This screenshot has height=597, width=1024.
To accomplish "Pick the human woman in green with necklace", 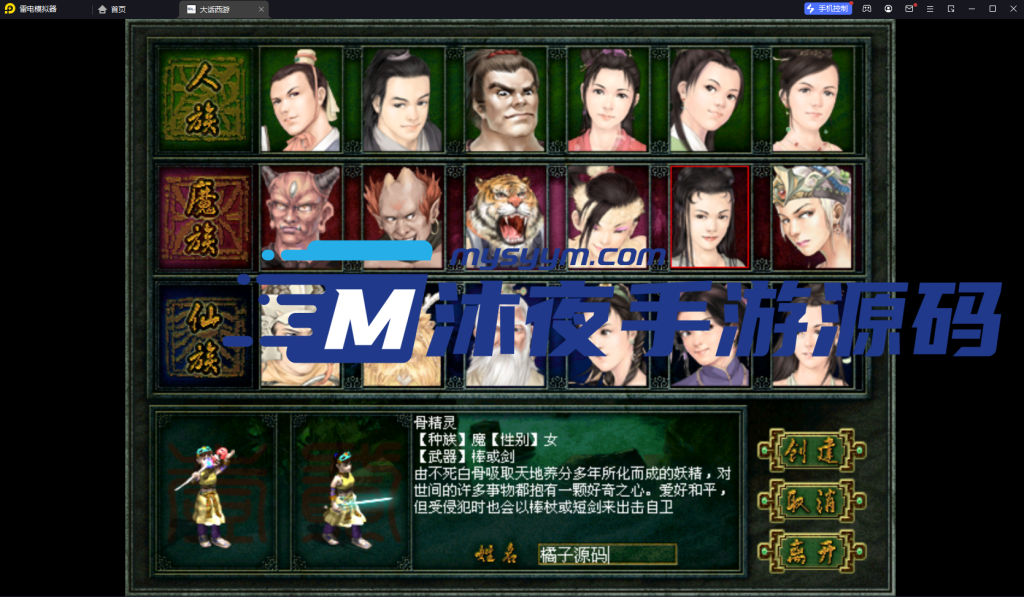I will 812,100.
